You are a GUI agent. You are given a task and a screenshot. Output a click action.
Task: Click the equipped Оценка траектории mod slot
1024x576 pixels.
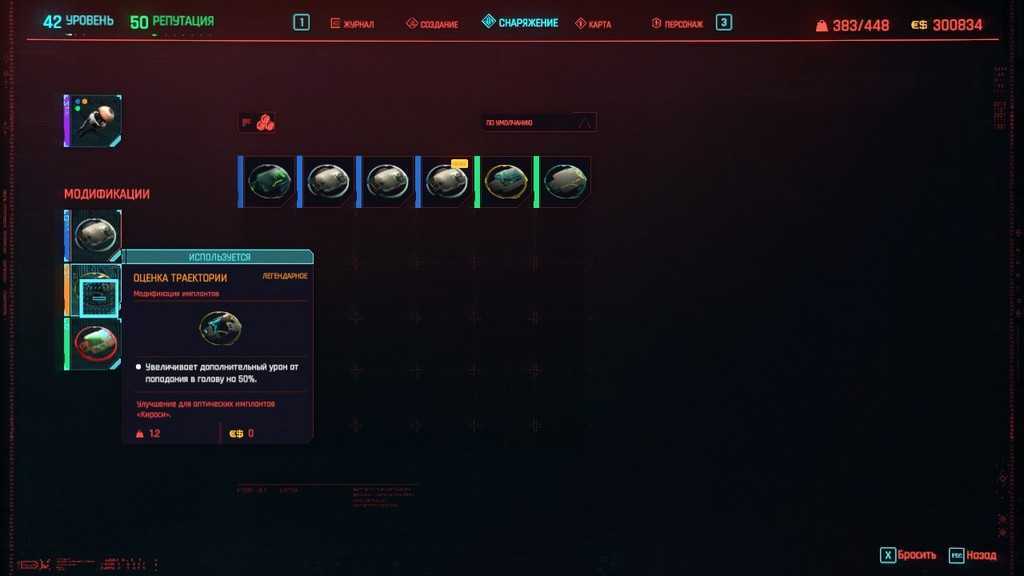(x=95, y=291)
